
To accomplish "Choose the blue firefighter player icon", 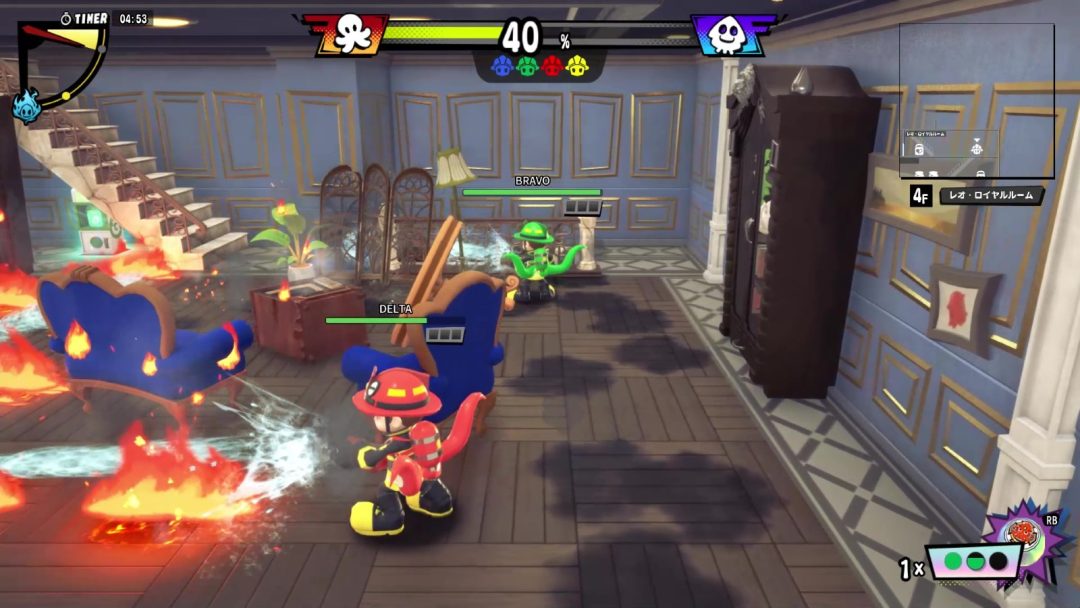I will click(x=502, y=67).
